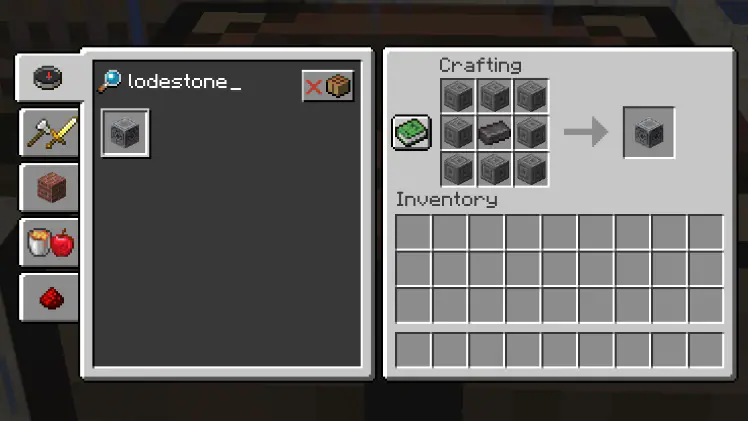The width and height of the screenshot is (748, 421).
Task: Toggle the craftable-only filter button
Action: [x=328, y=86]
